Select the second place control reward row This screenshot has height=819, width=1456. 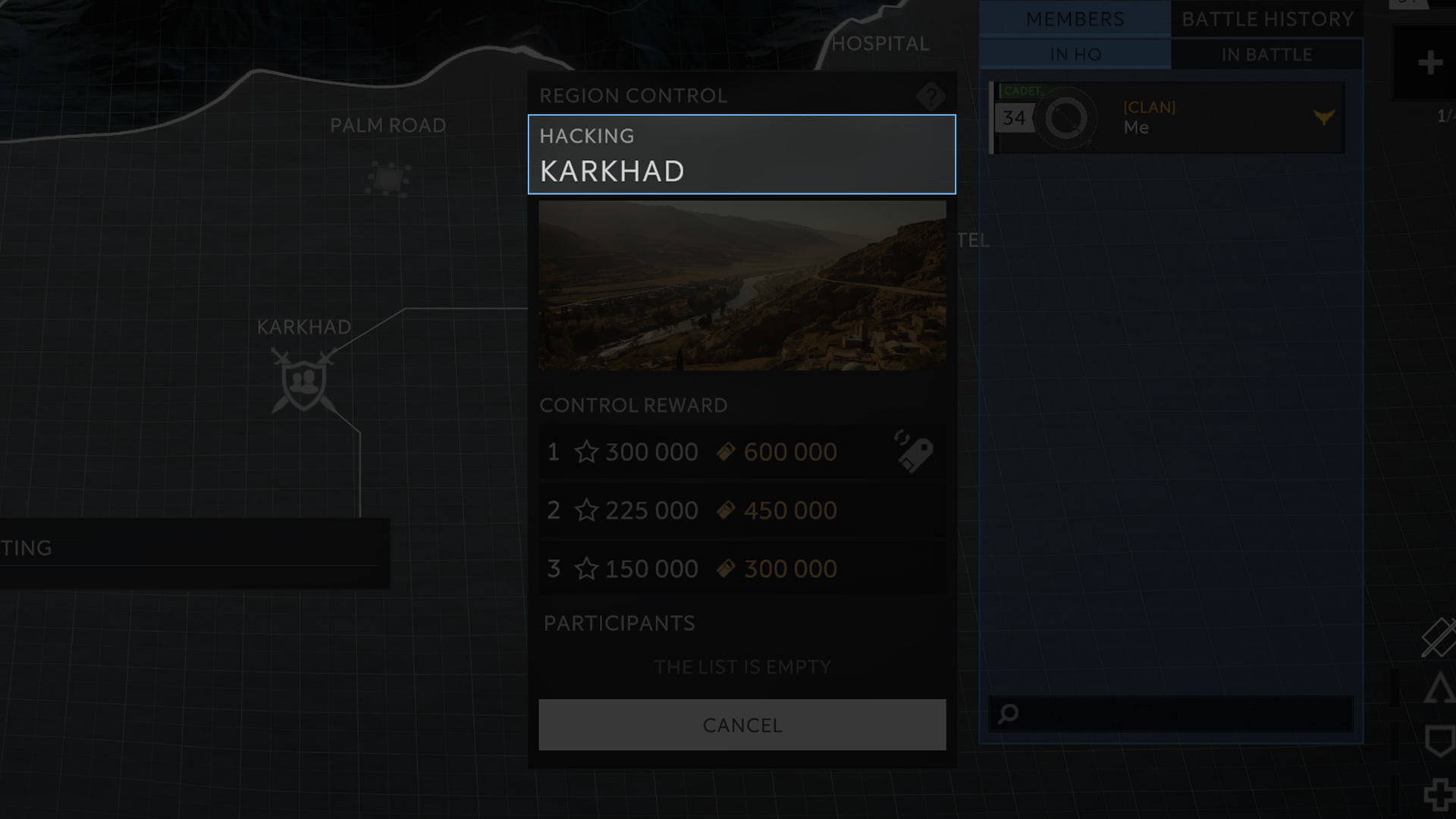pyautogui.click(x=742, y=510)
